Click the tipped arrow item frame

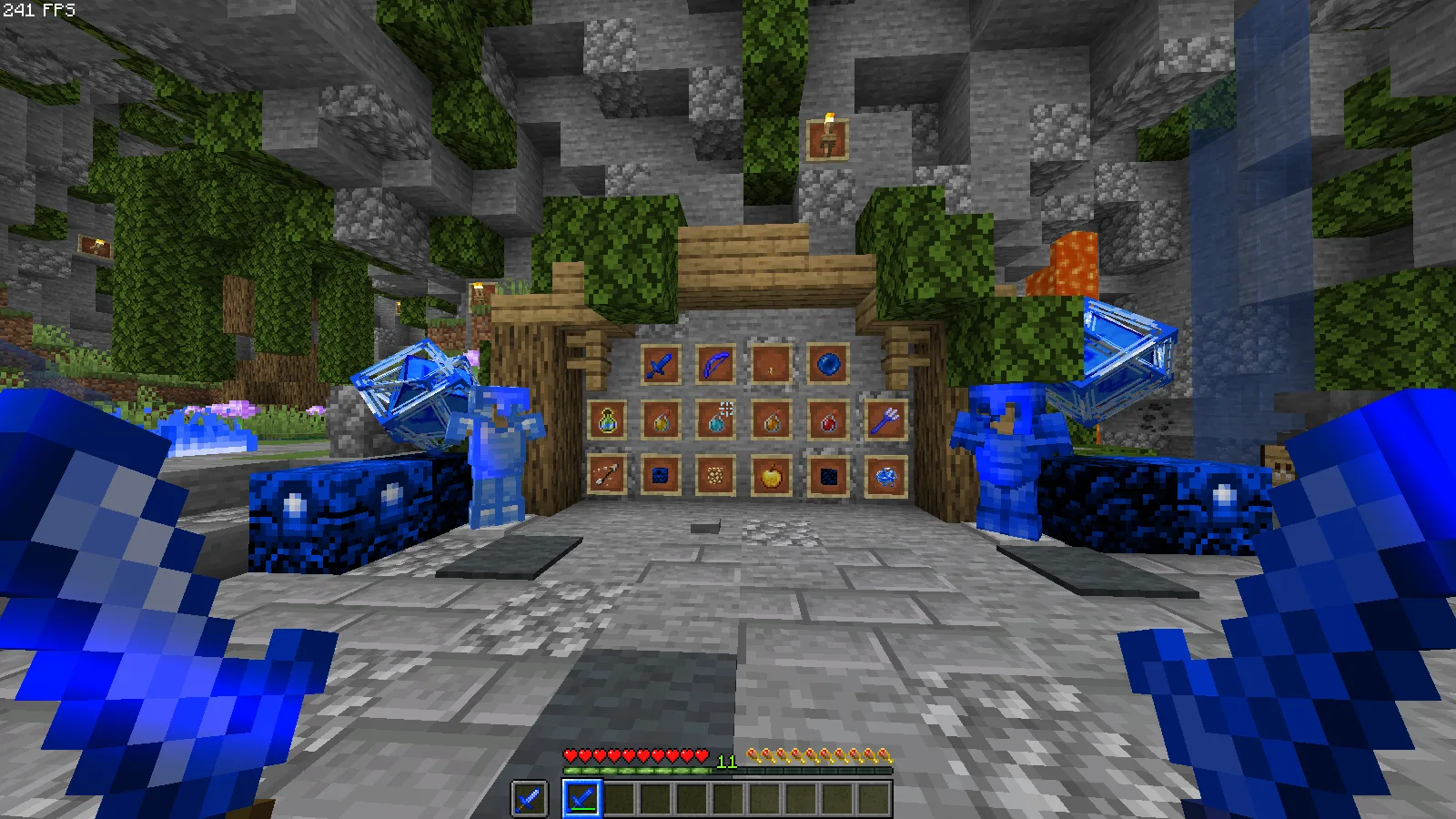[x=606, y=476]
